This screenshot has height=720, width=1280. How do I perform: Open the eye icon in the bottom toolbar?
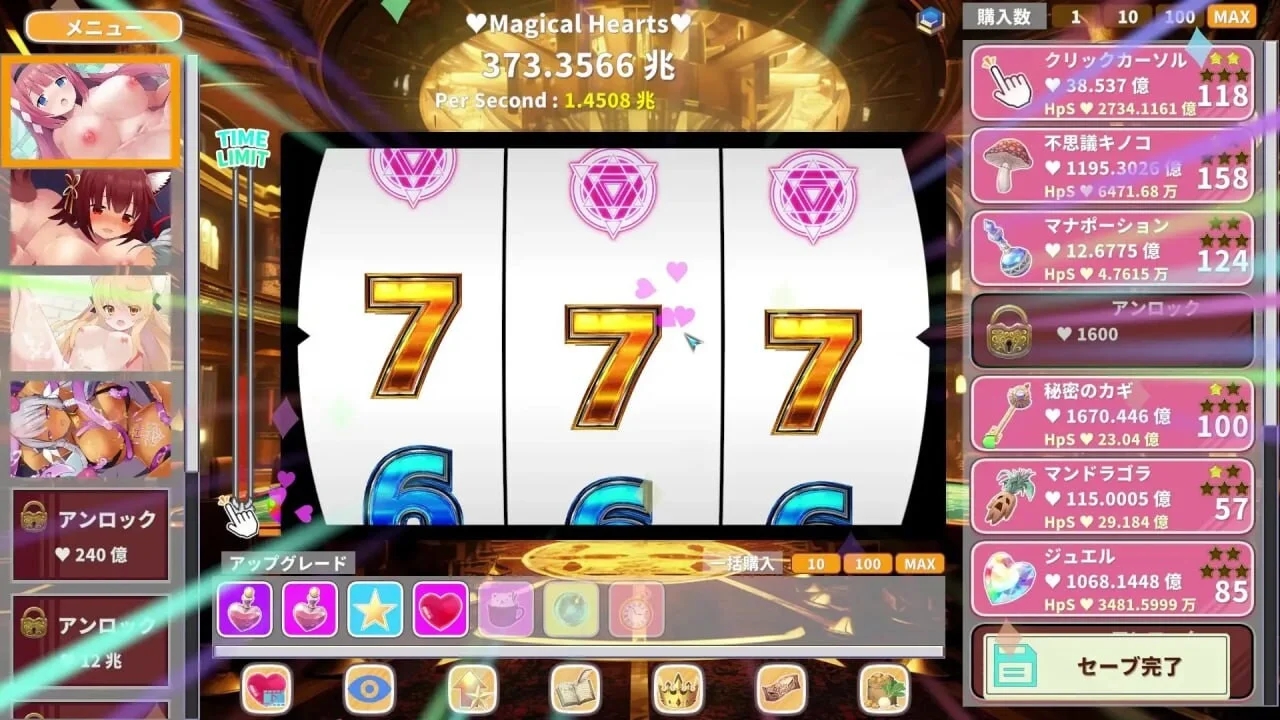coord(368,688)
